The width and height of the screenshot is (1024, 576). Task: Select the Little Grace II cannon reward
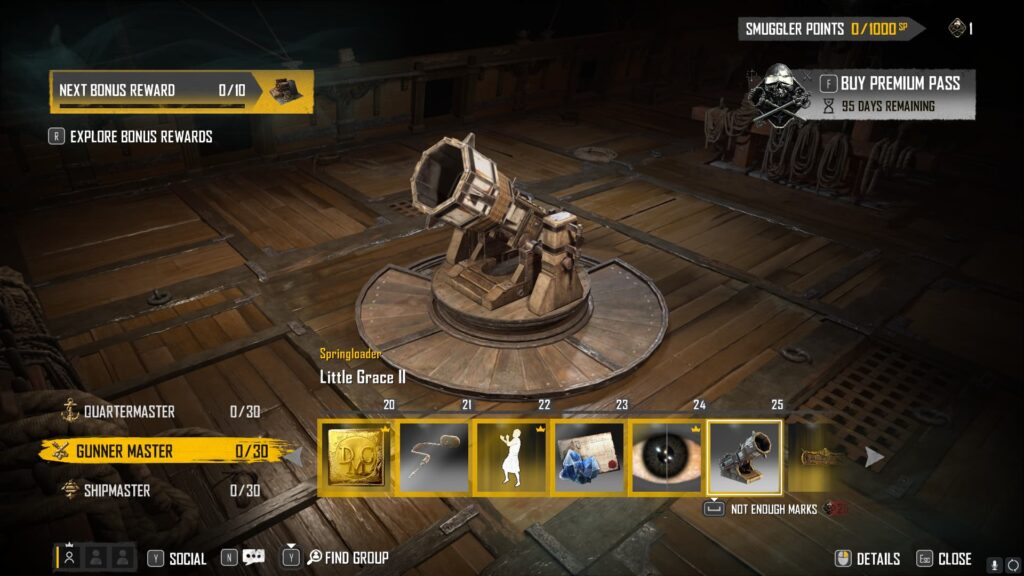(x=745, y=457)
